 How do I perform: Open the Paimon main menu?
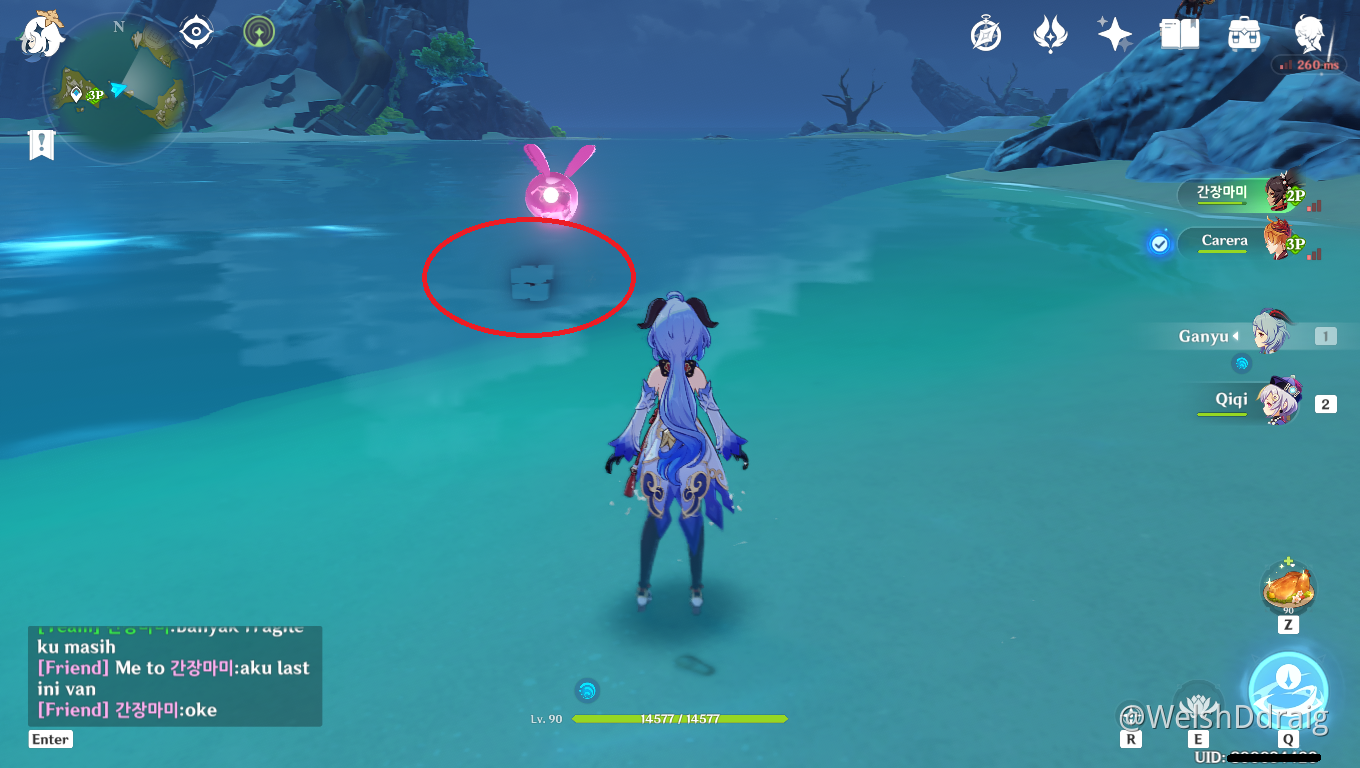pos(41,35)
